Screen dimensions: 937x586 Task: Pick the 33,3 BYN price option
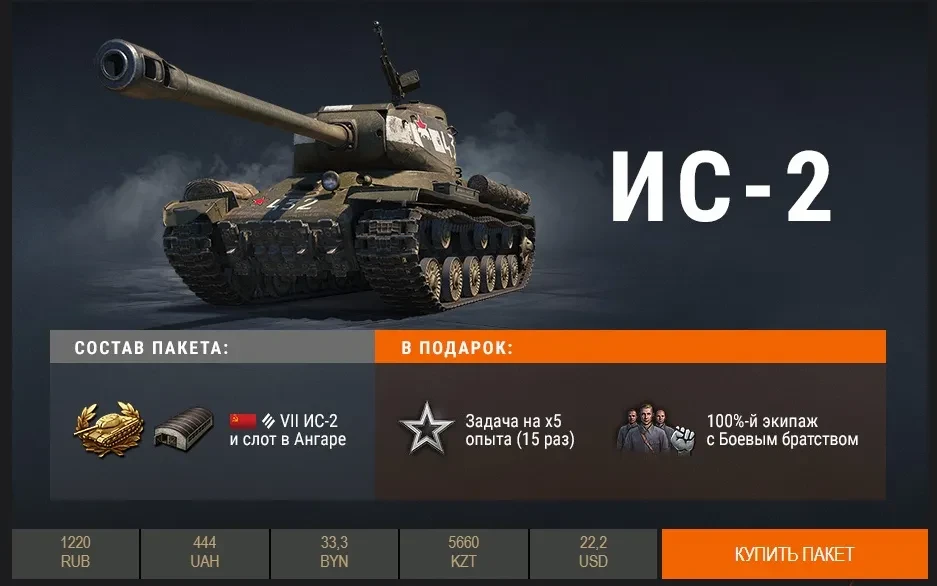coord(334,552)
